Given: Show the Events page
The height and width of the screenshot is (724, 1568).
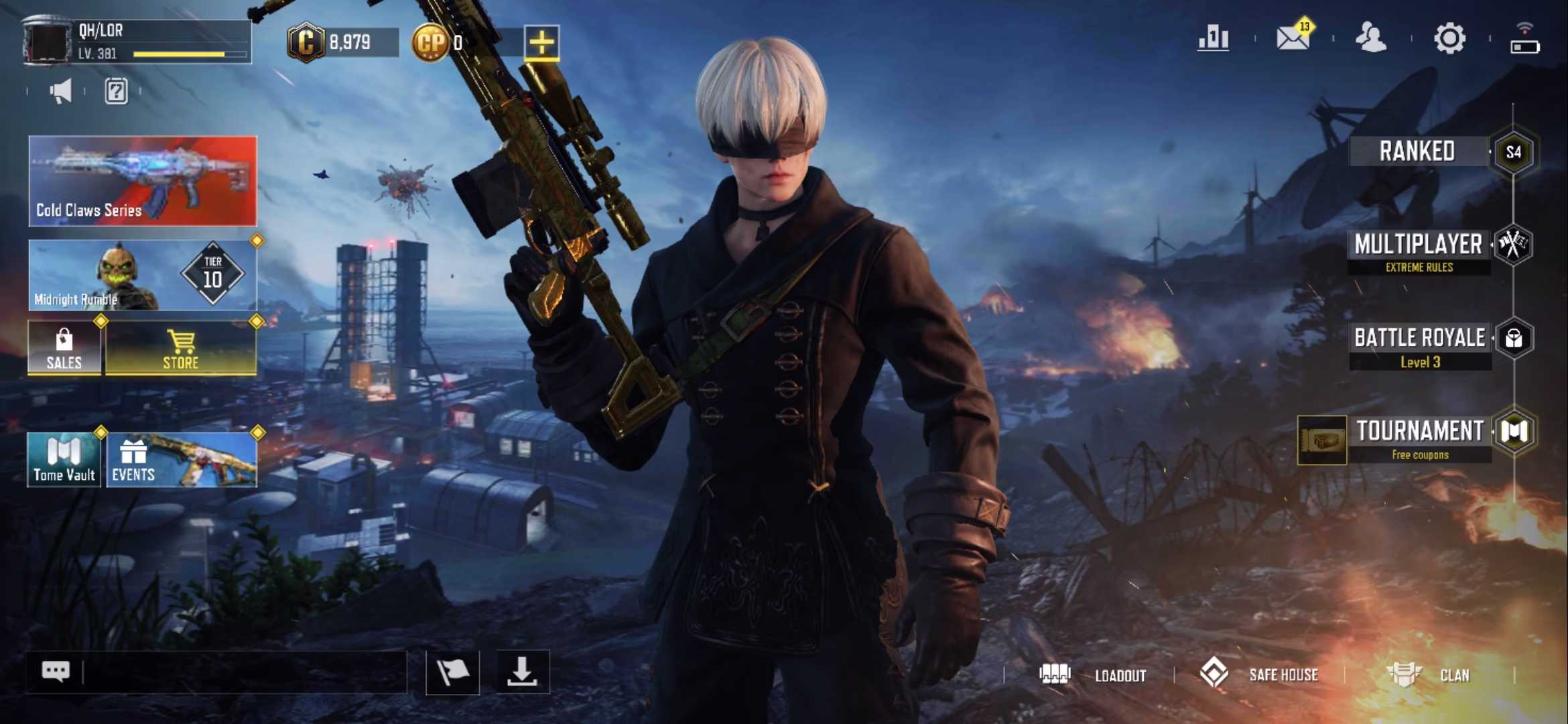Looking at the screenshot, I should pos(182,460).
